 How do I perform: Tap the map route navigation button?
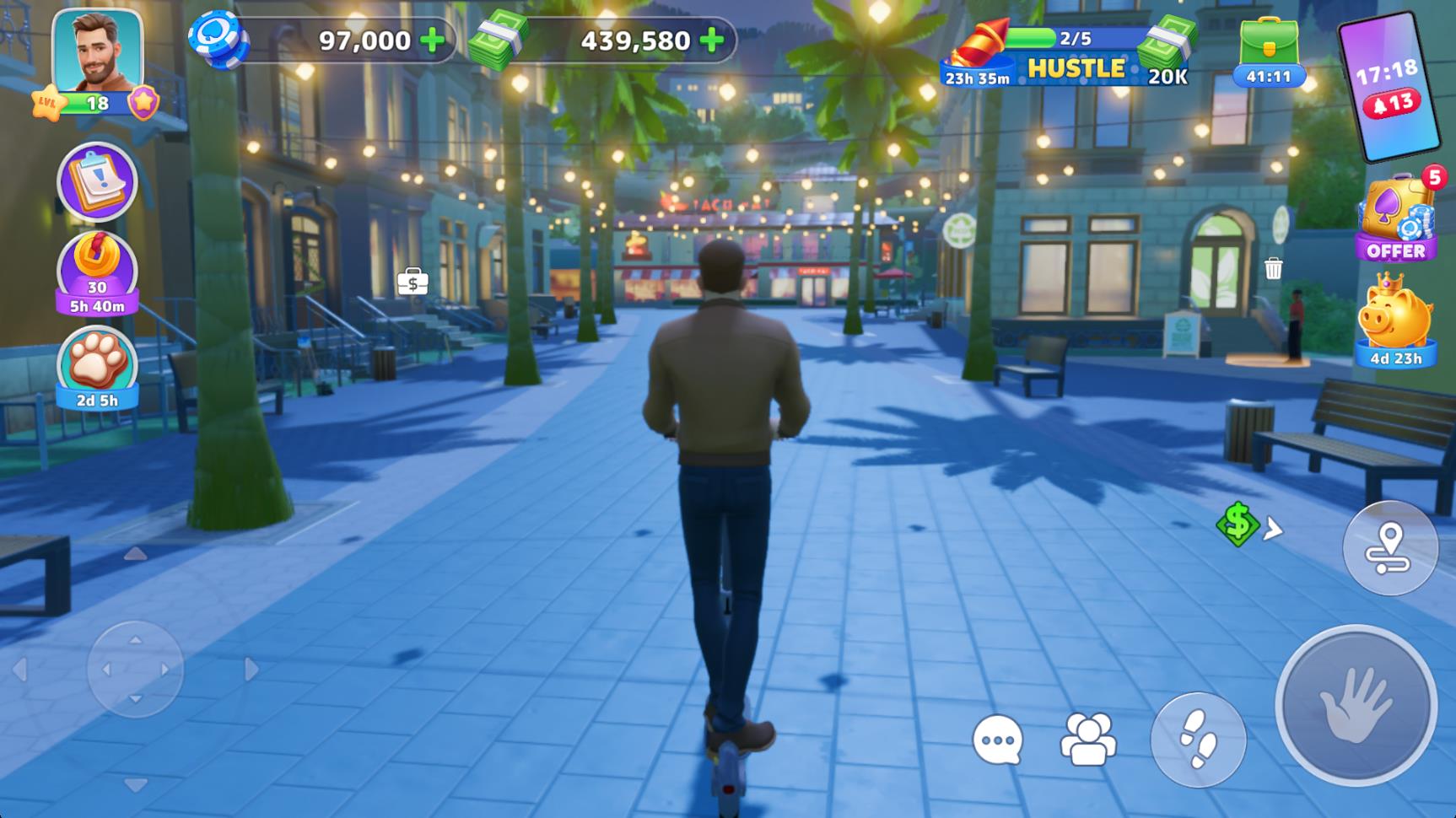click(1389, 548)
